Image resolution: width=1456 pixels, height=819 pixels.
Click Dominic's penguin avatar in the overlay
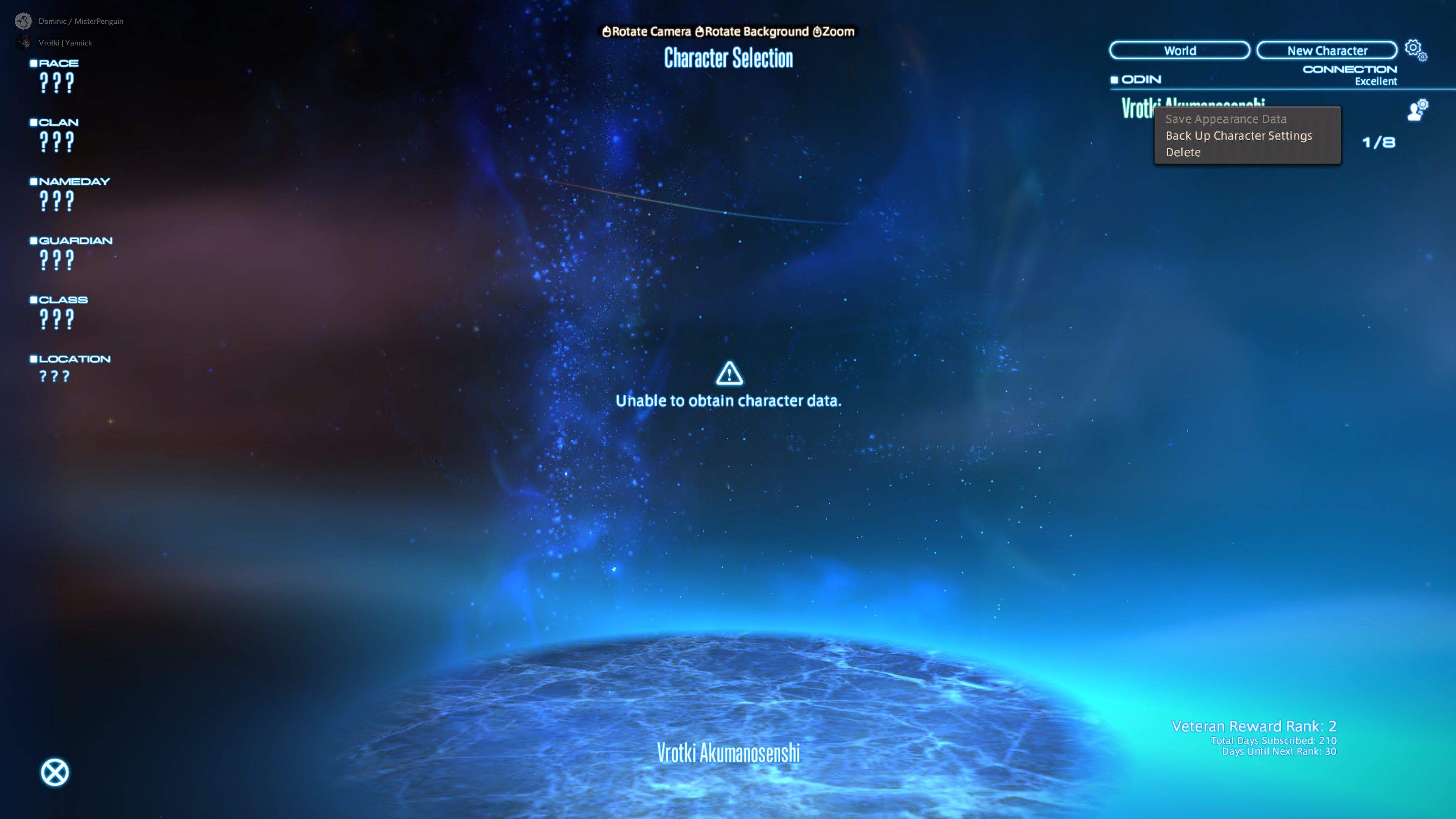(23, 21)
